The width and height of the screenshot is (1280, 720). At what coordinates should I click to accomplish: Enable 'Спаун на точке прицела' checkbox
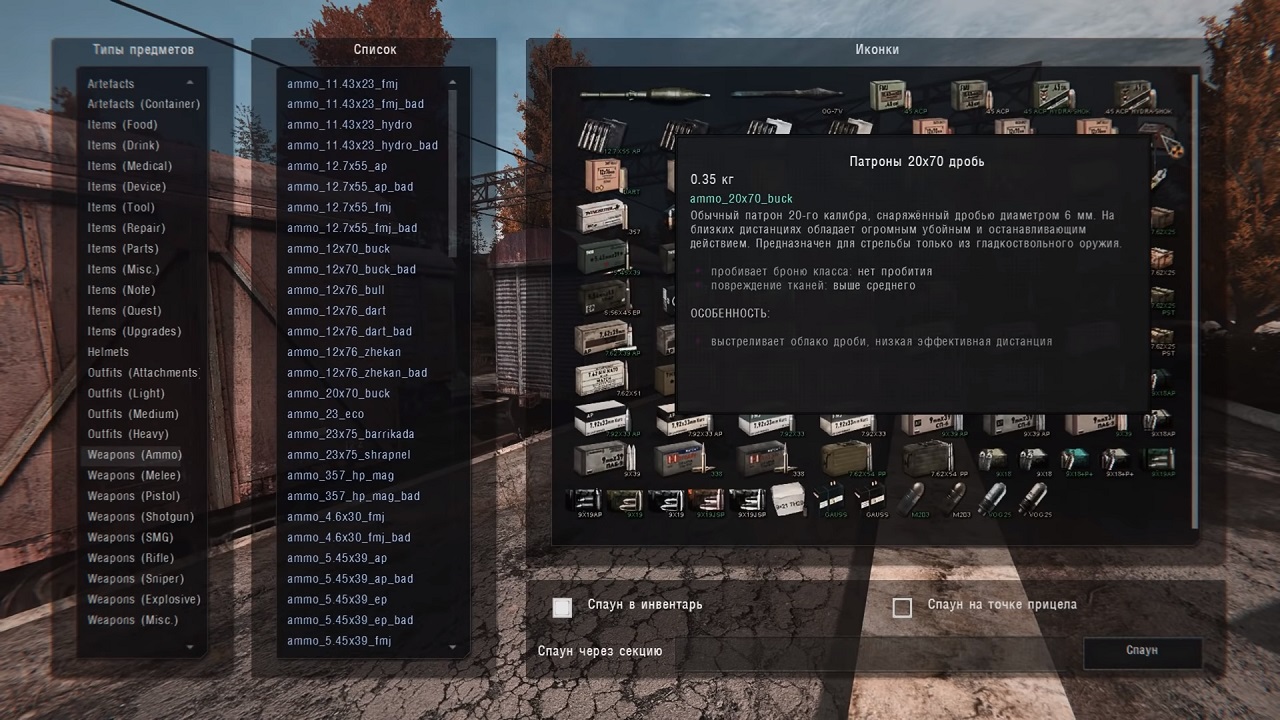click(902, 607)
